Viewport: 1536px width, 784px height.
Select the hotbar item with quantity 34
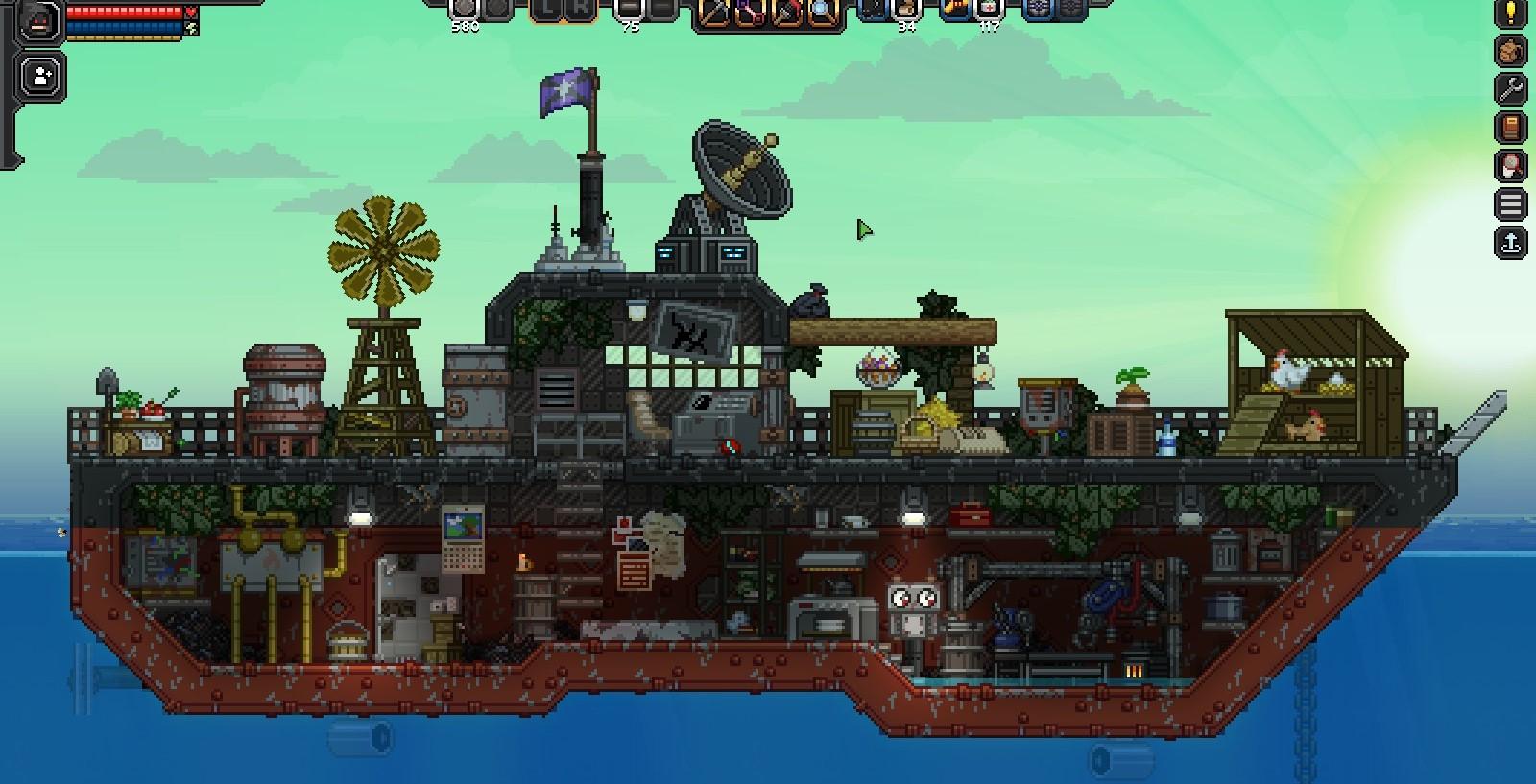point(907,12)
